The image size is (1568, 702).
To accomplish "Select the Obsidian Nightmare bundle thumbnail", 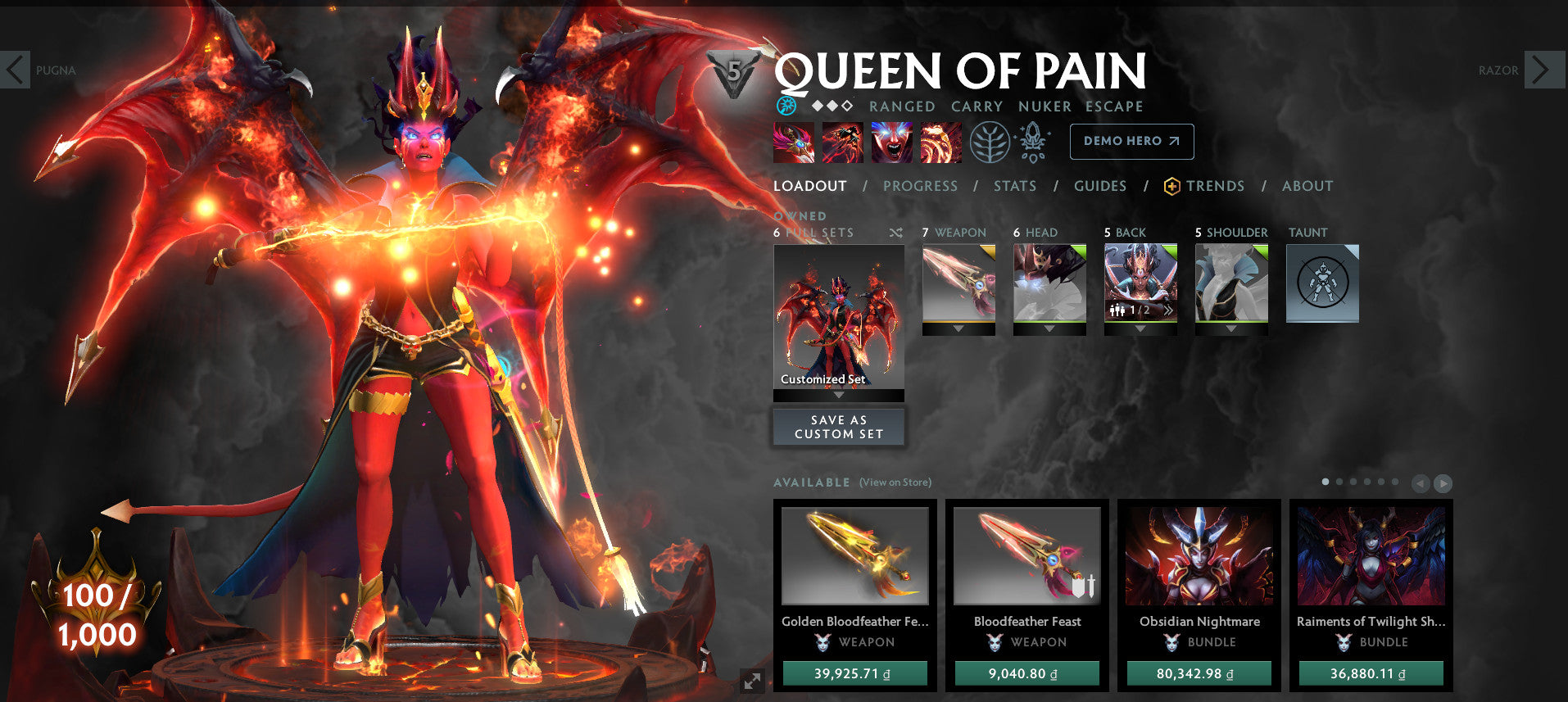I will tap(1199, 557).
